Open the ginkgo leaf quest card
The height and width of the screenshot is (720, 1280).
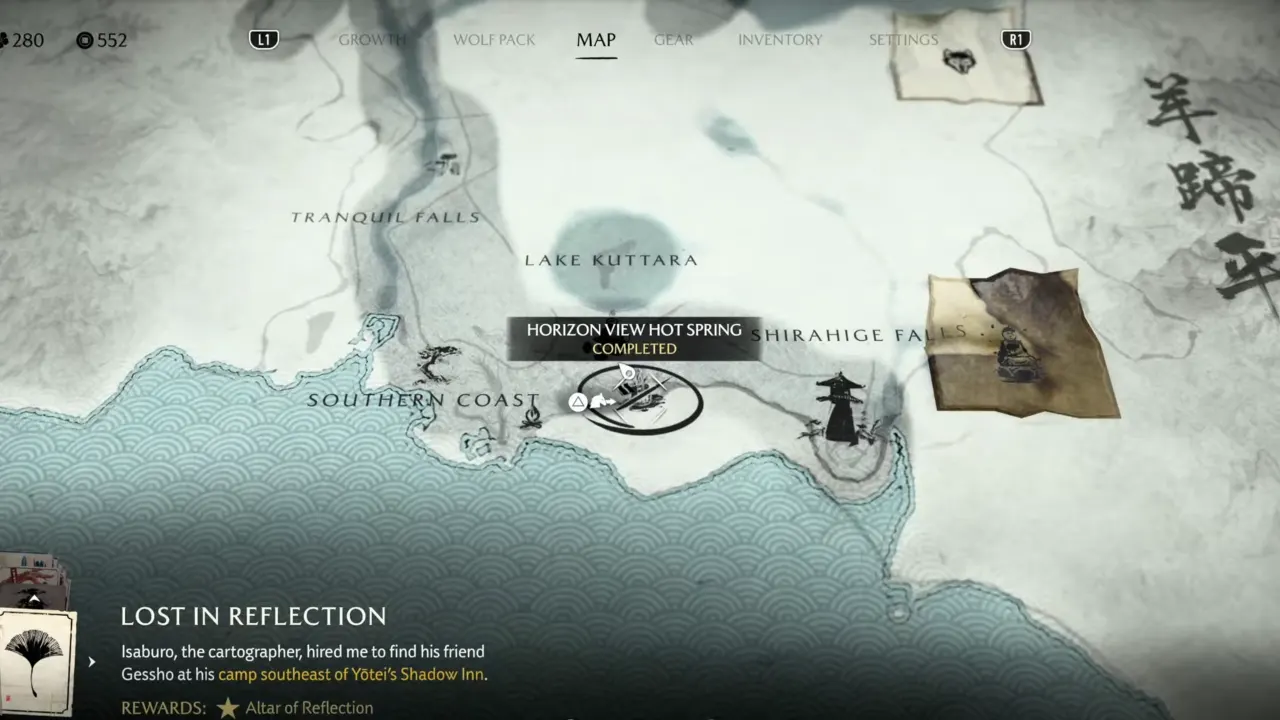[33, 660]
